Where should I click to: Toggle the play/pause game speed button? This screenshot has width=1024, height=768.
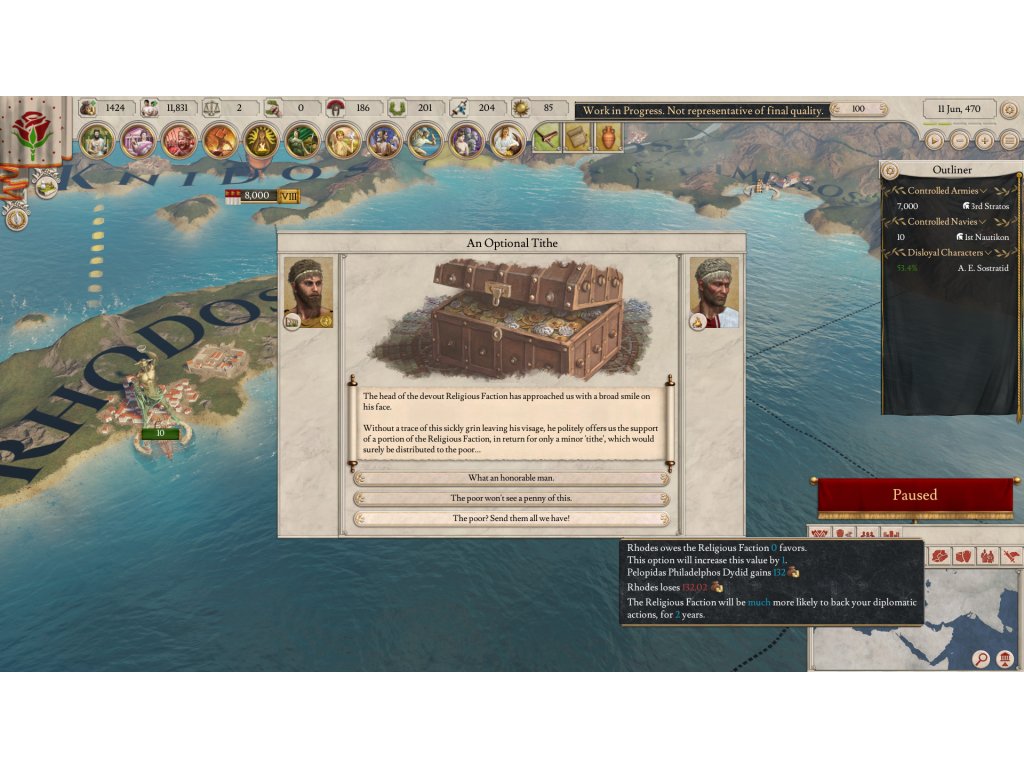[x=933, y=141]
